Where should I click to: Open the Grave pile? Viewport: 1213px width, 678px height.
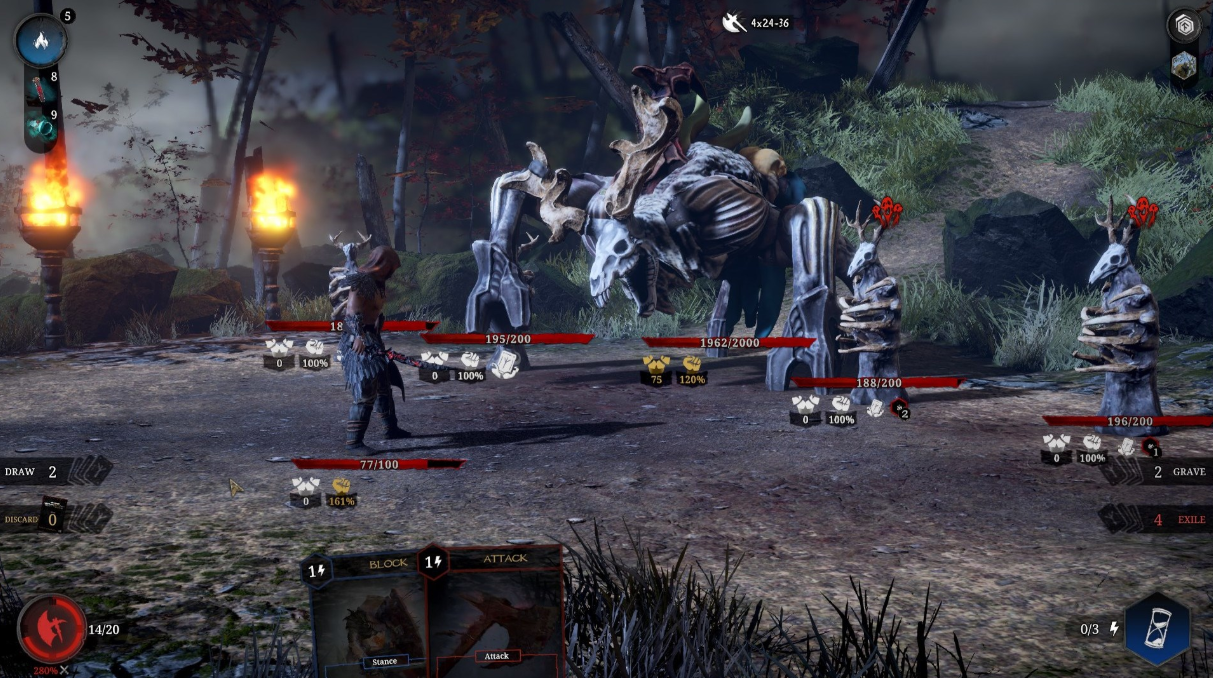tap(1156, 472)
